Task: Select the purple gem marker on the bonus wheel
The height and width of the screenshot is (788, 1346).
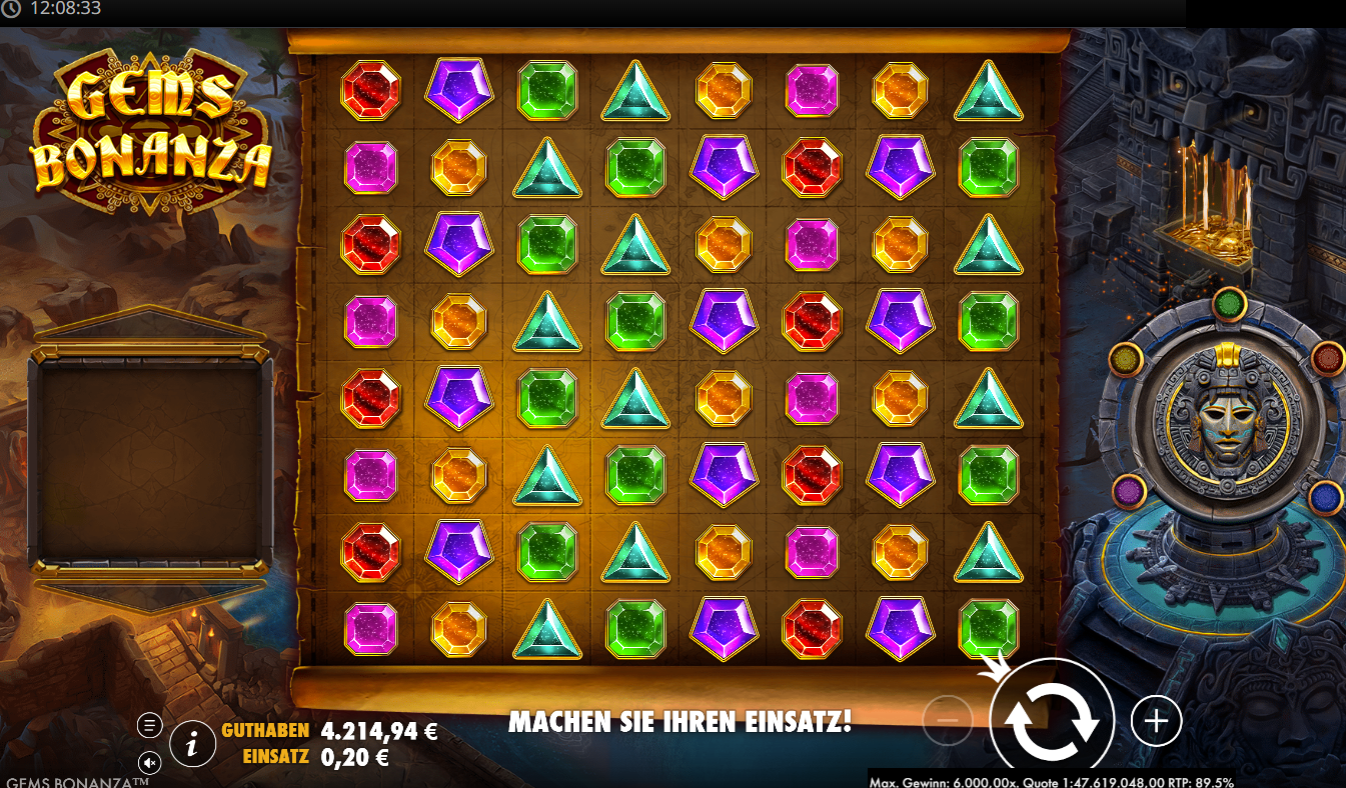Action: click(1129, 490)
